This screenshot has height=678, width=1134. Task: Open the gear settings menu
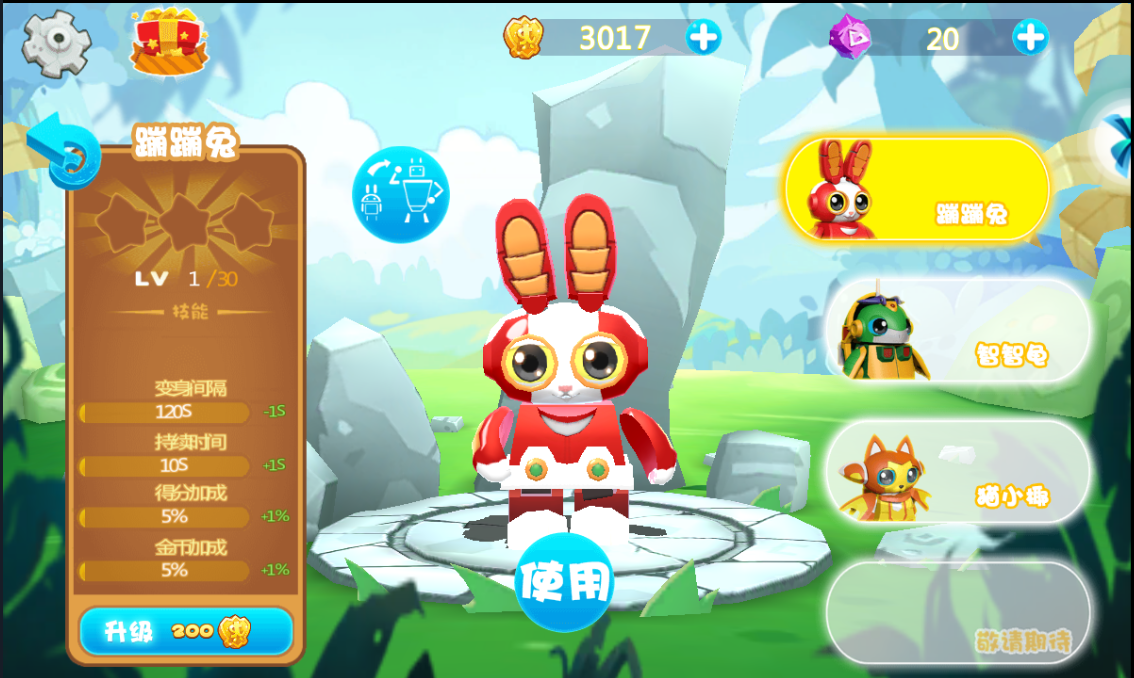[x=56, y=42]
